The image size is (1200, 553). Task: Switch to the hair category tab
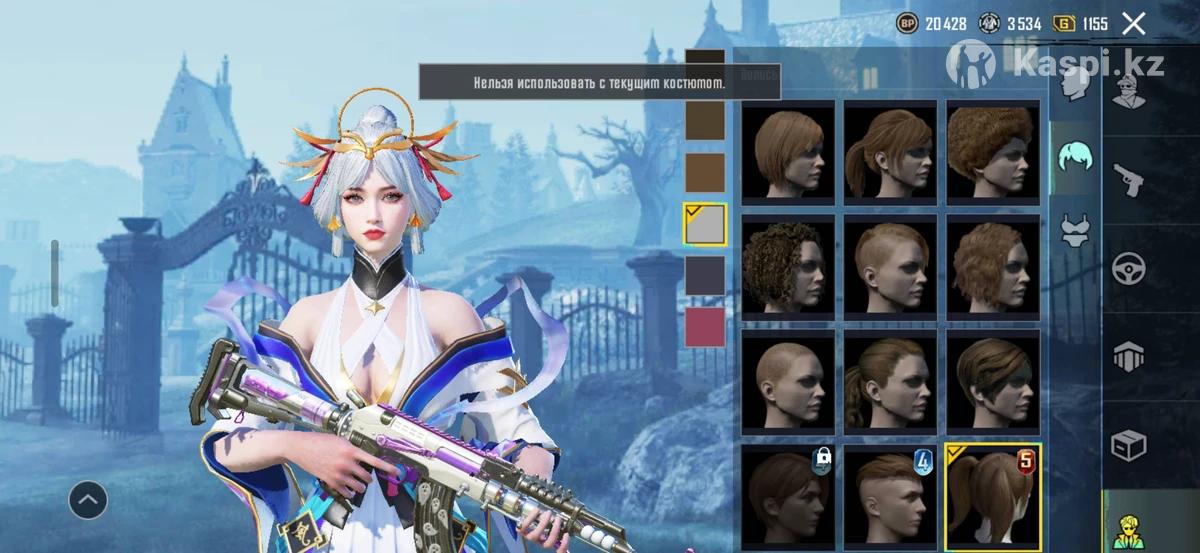[1076, 157]
